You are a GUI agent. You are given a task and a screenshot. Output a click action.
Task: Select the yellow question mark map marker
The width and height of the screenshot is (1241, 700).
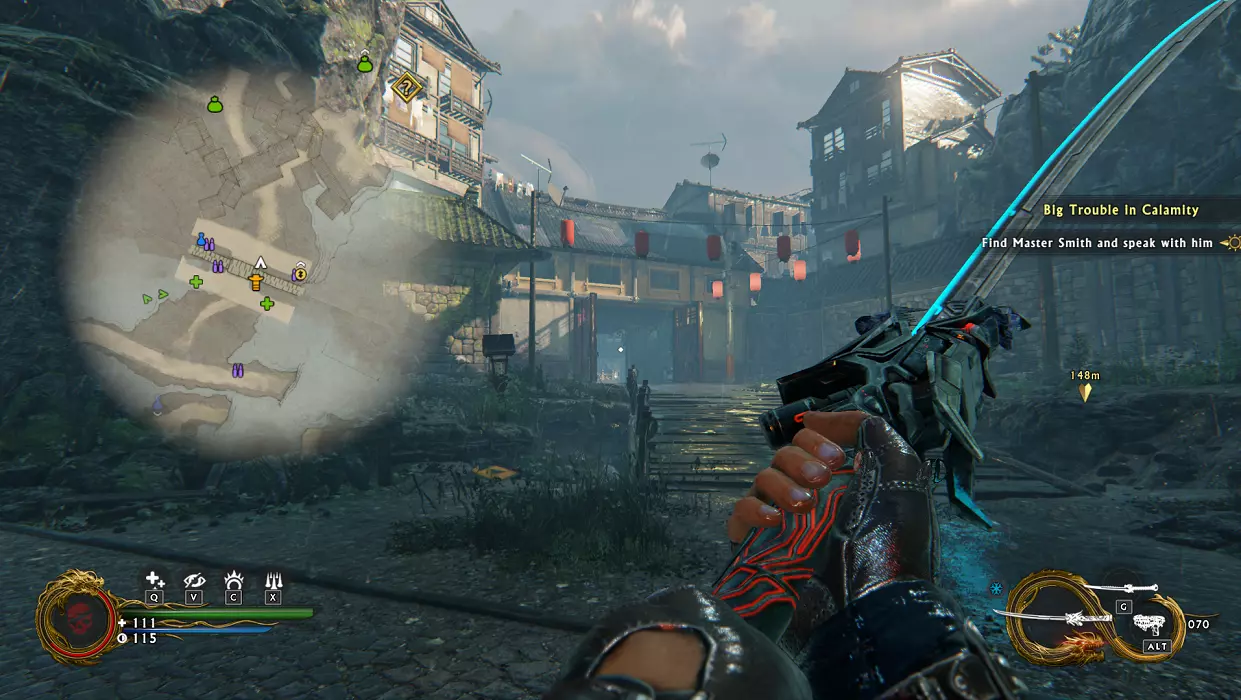coord(407,87)
